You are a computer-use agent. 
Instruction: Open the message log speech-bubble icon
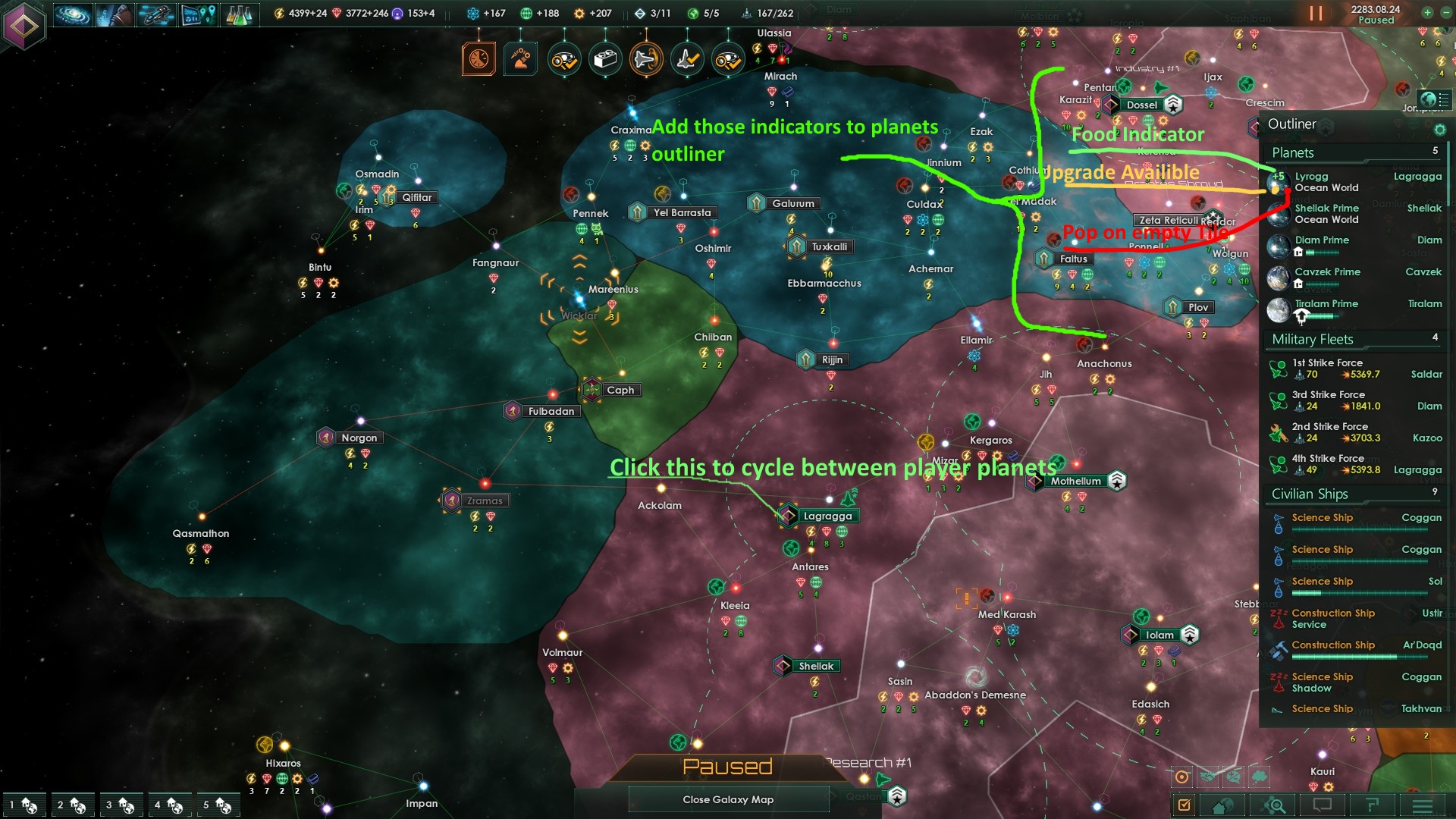click(x=1323, y=805)
